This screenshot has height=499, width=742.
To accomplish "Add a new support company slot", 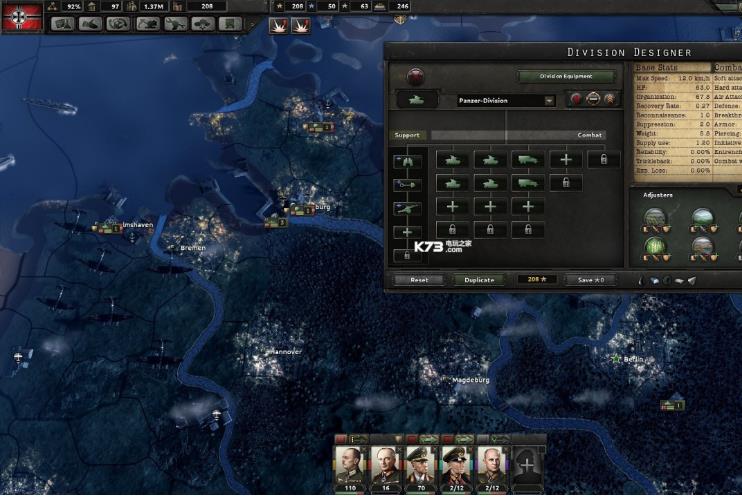I will click(x=408, y=232).
